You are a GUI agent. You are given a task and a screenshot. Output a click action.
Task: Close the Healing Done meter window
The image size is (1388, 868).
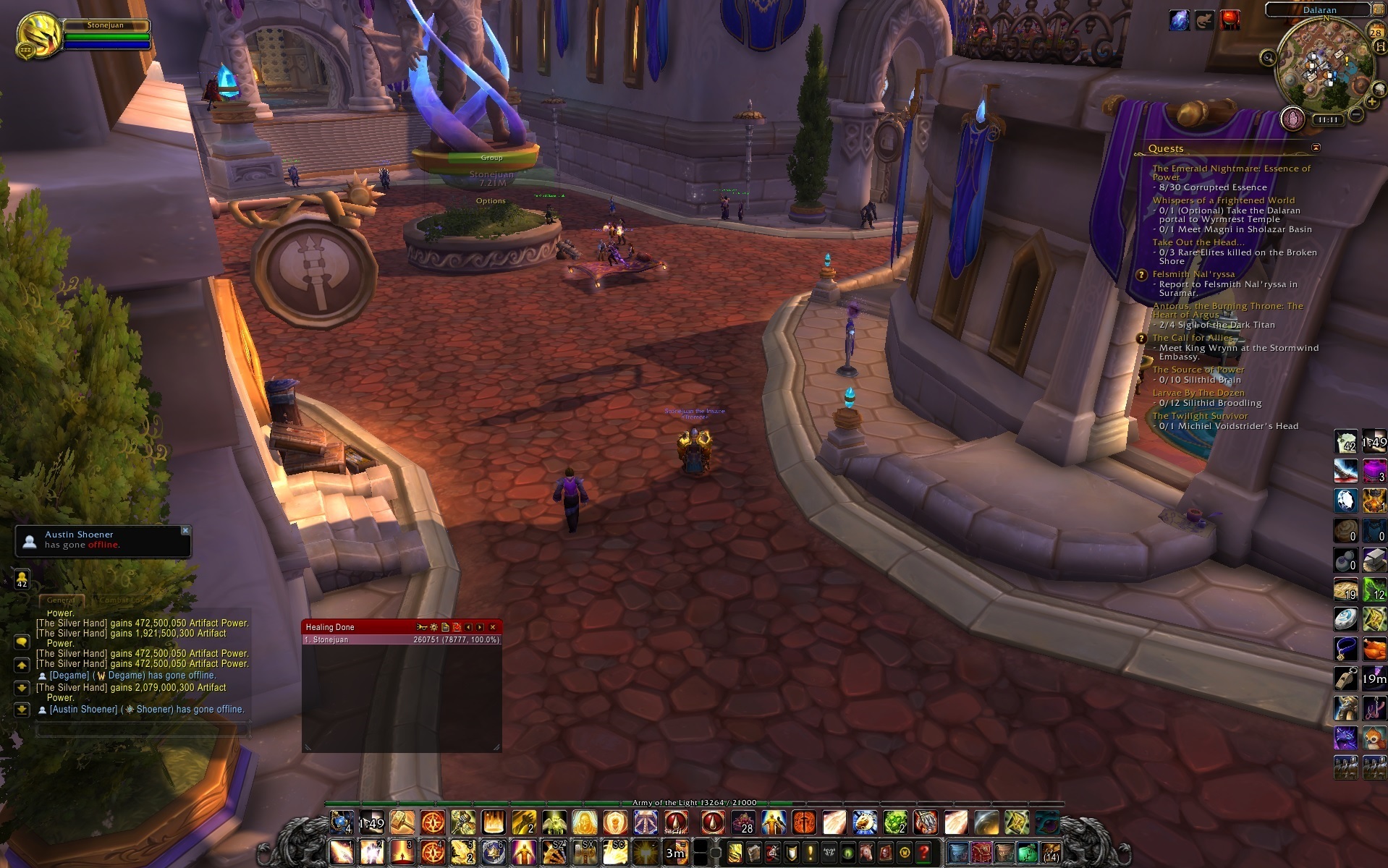point(493,627)
